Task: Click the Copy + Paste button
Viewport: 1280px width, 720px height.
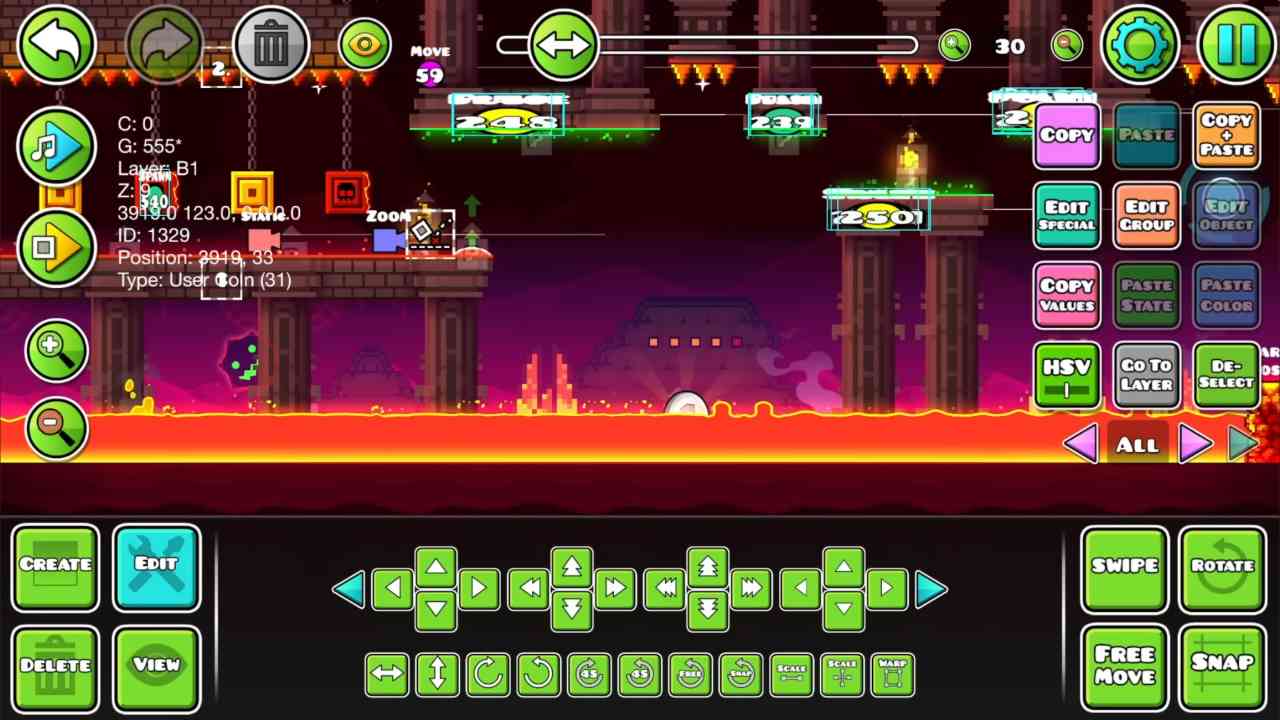Action: point(1226,135)
